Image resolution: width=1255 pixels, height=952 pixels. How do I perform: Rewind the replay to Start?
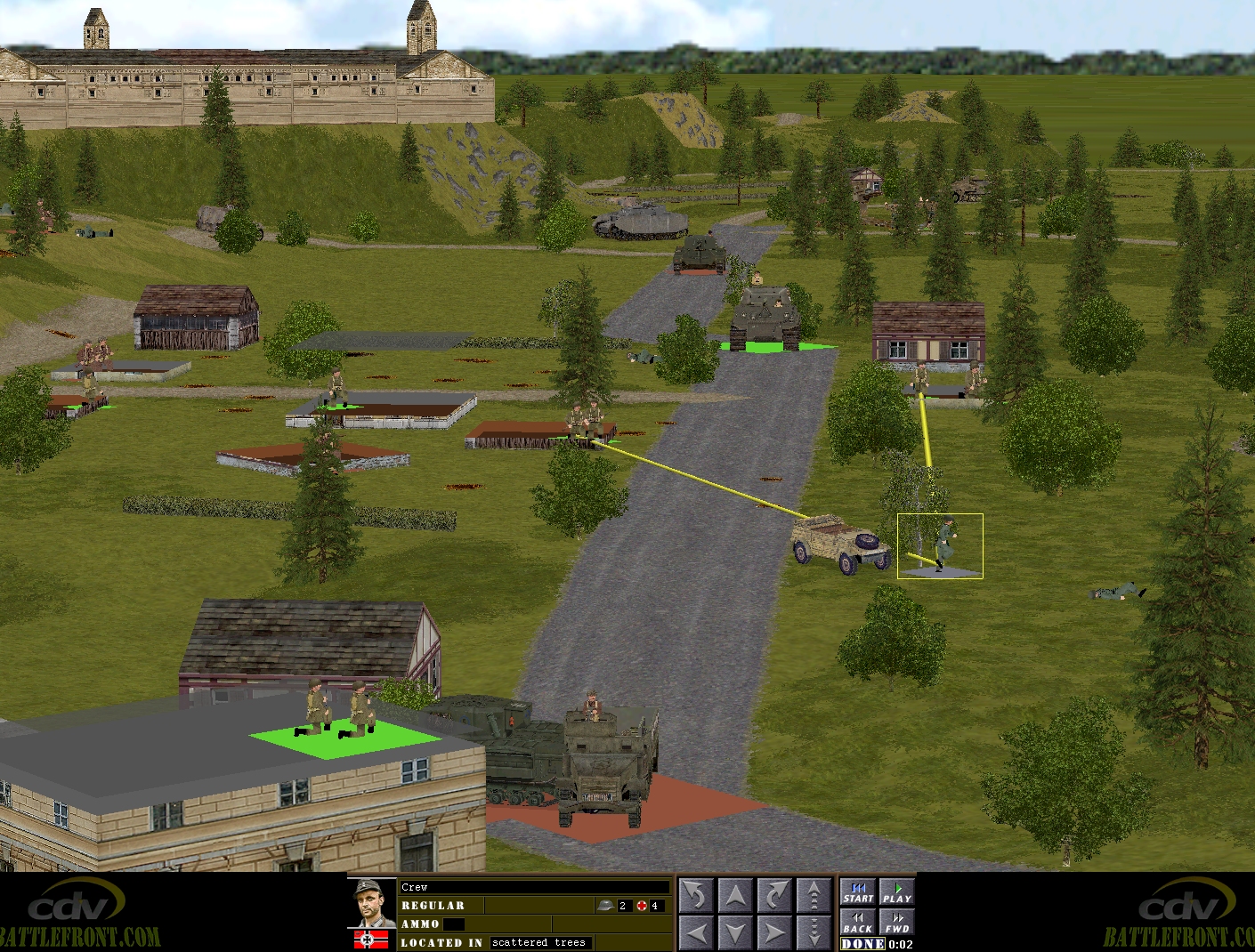(x=858, y=892)
